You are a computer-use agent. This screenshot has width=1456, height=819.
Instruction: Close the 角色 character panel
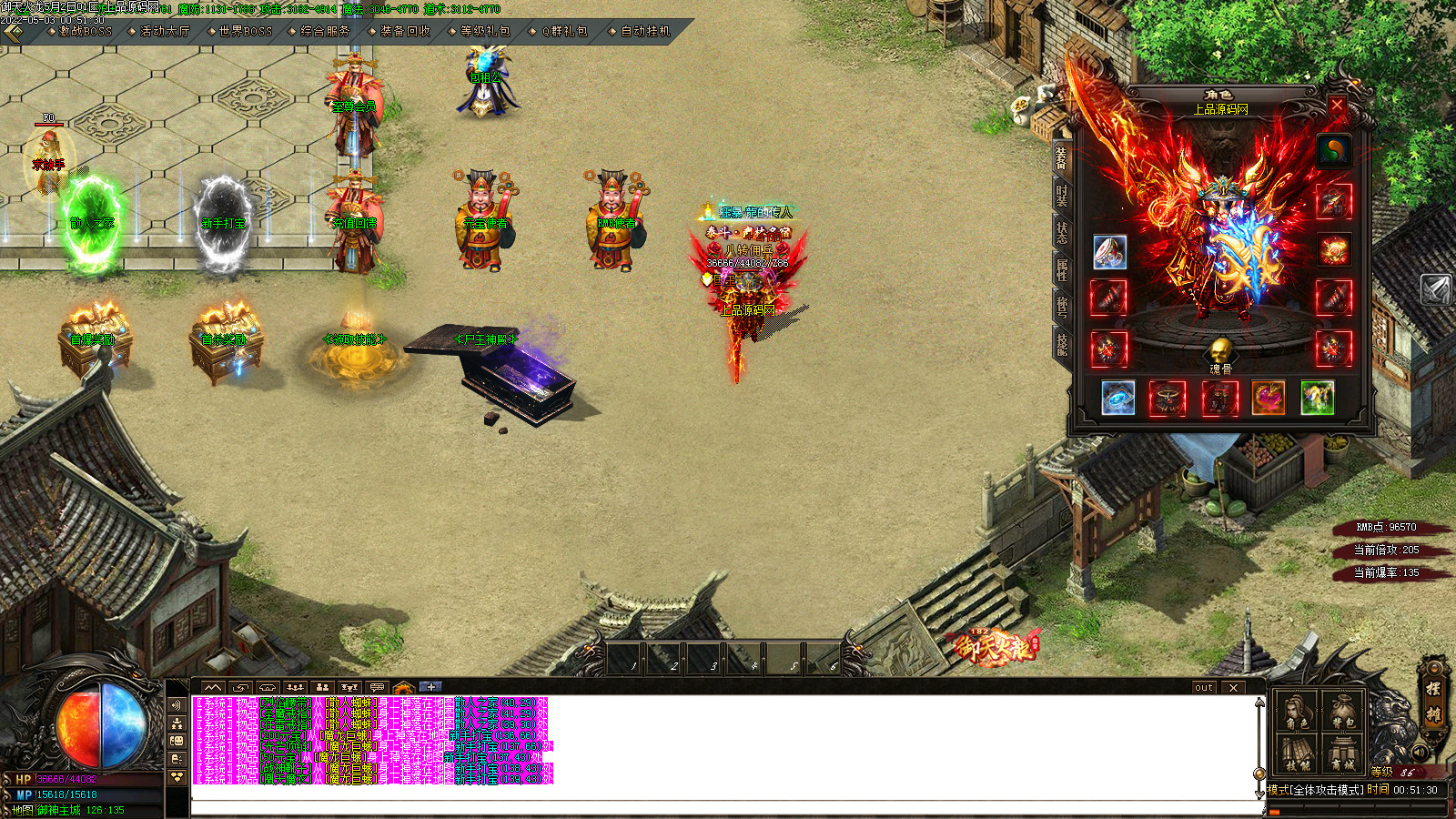click(1337, 106)
